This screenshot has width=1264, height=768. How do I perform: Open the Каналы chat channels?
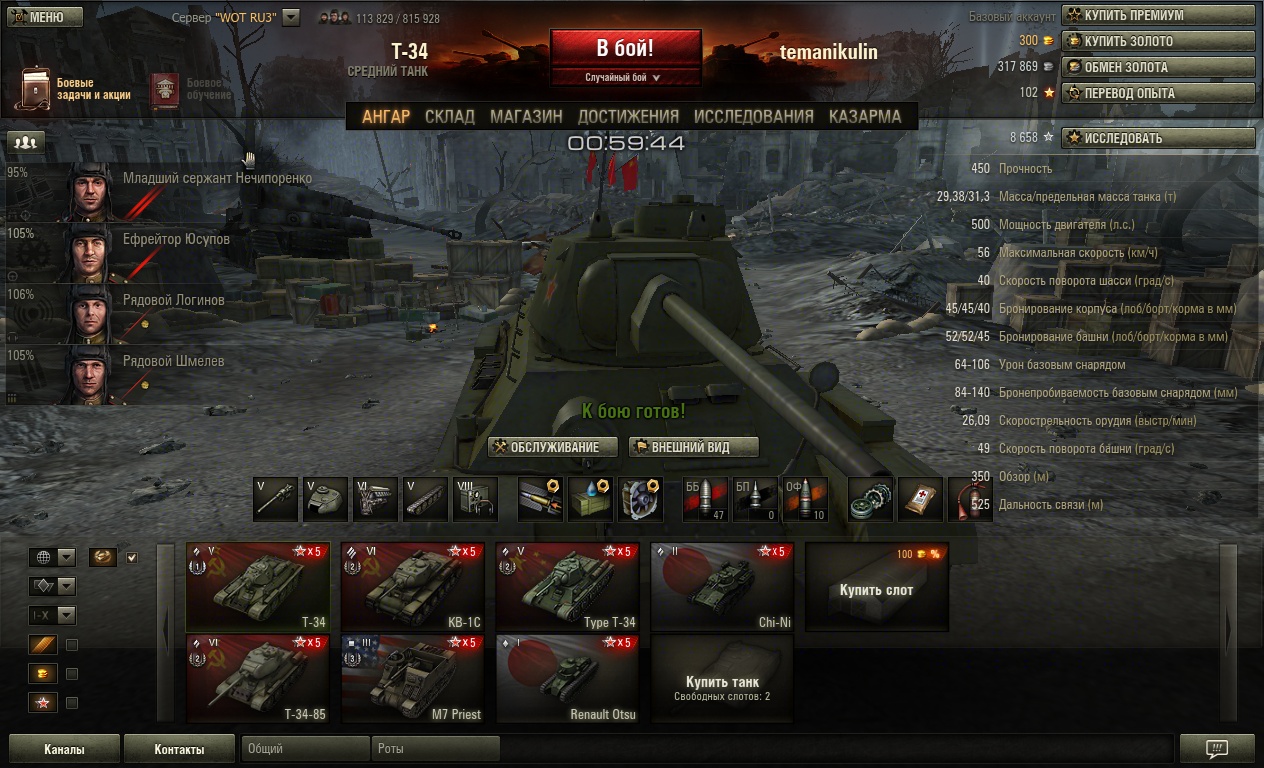(x=64, y=749)
